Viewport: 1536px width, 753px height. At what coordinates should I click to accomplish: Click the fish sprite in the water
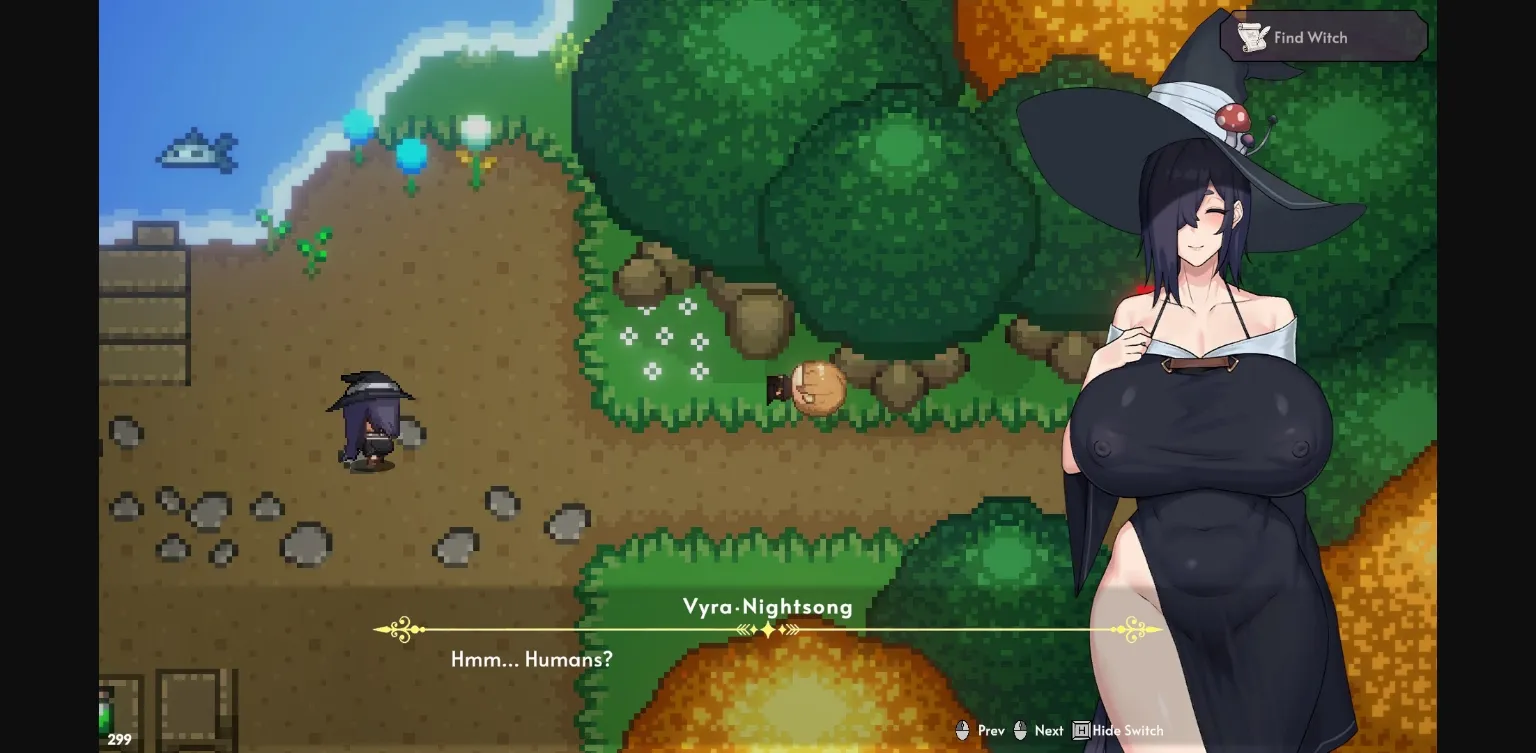click(197, 150)
